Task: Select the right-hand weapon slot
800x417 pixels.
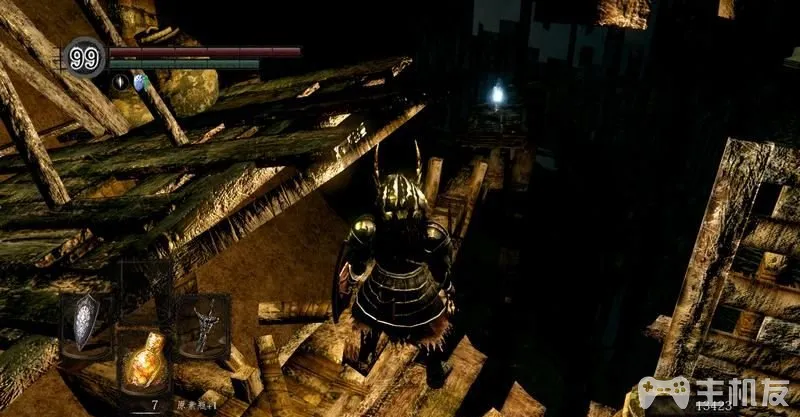Action: click(203, 323)
